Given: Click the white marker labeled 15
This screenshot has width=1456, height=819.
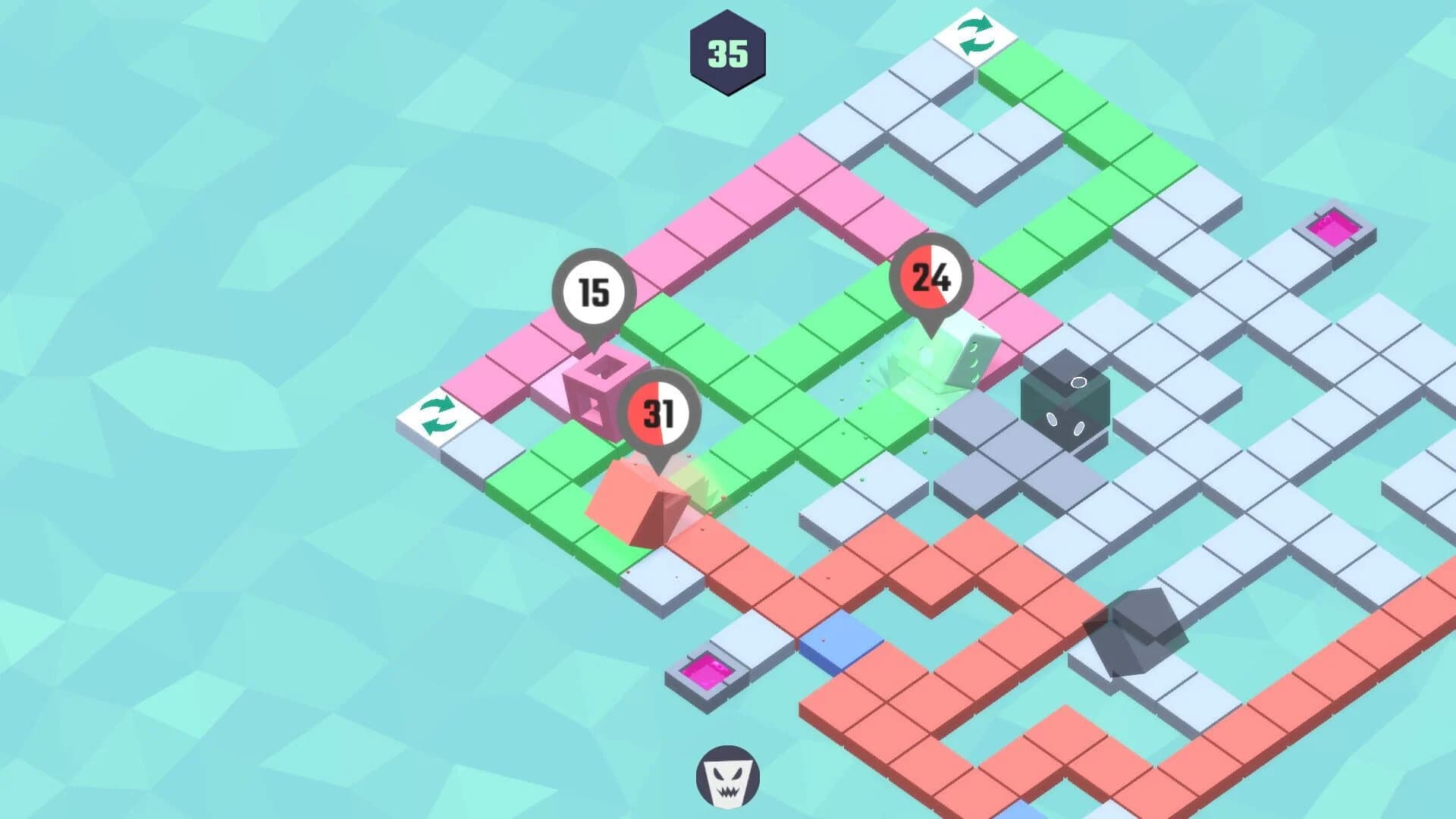Looking at the screenshot, I should 595,290.
